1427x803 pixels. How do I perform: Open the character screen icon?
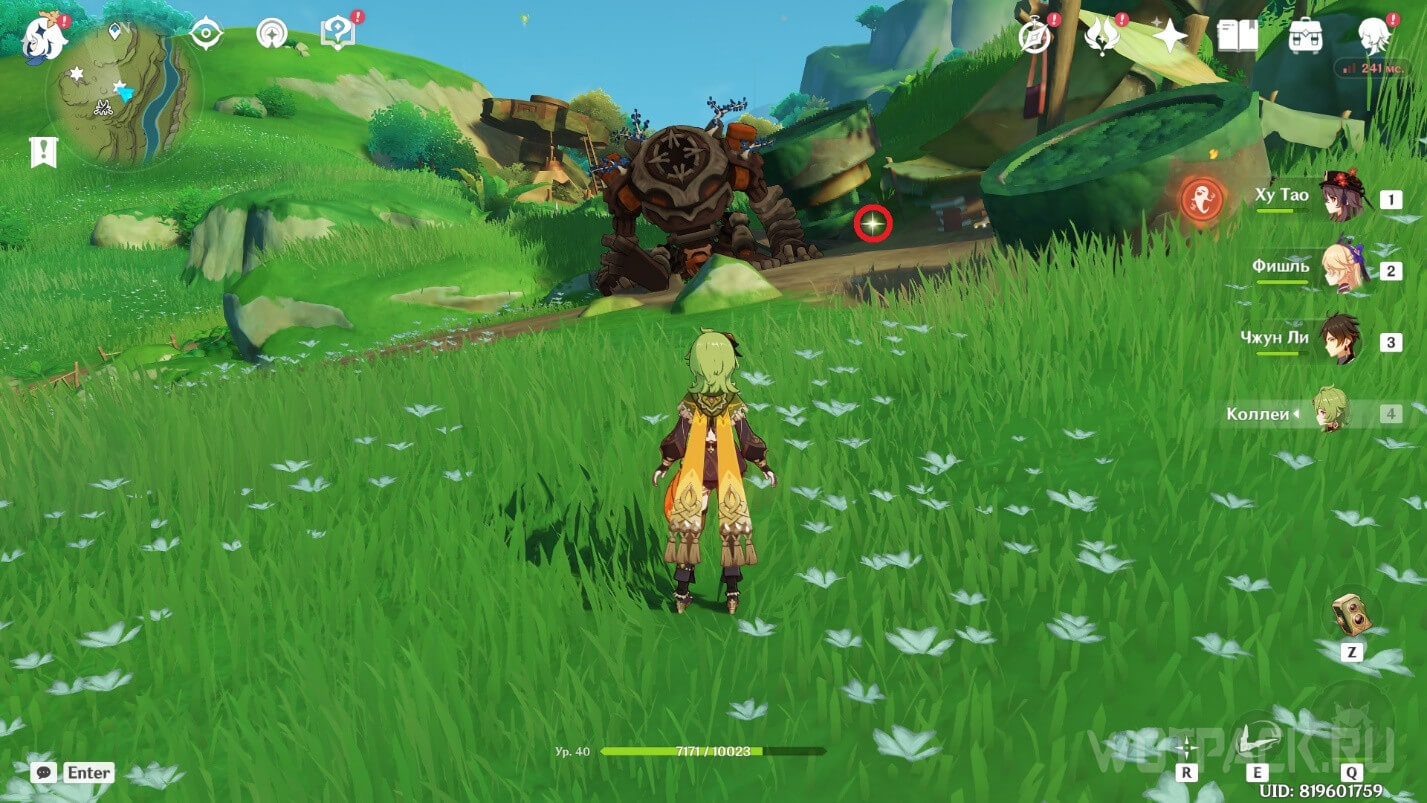(1375, 36)
